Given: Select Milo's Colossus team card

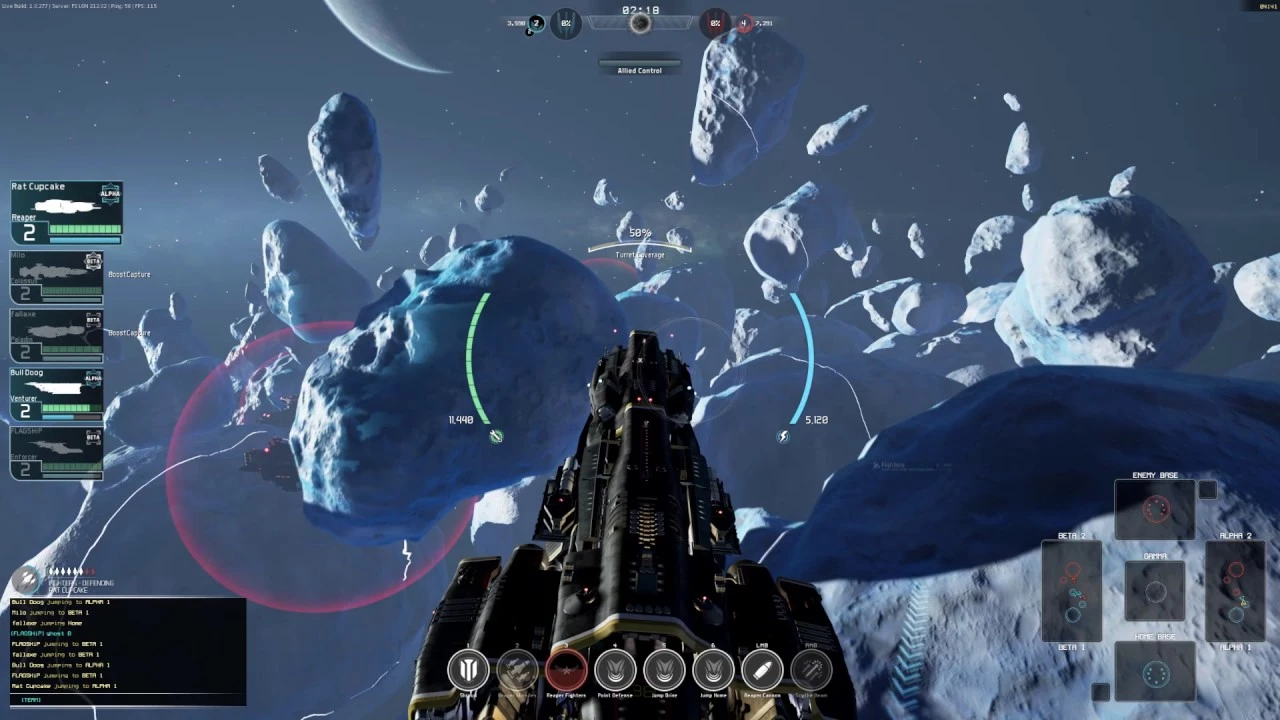Looking at the screenshot, I should pos(57,277).
